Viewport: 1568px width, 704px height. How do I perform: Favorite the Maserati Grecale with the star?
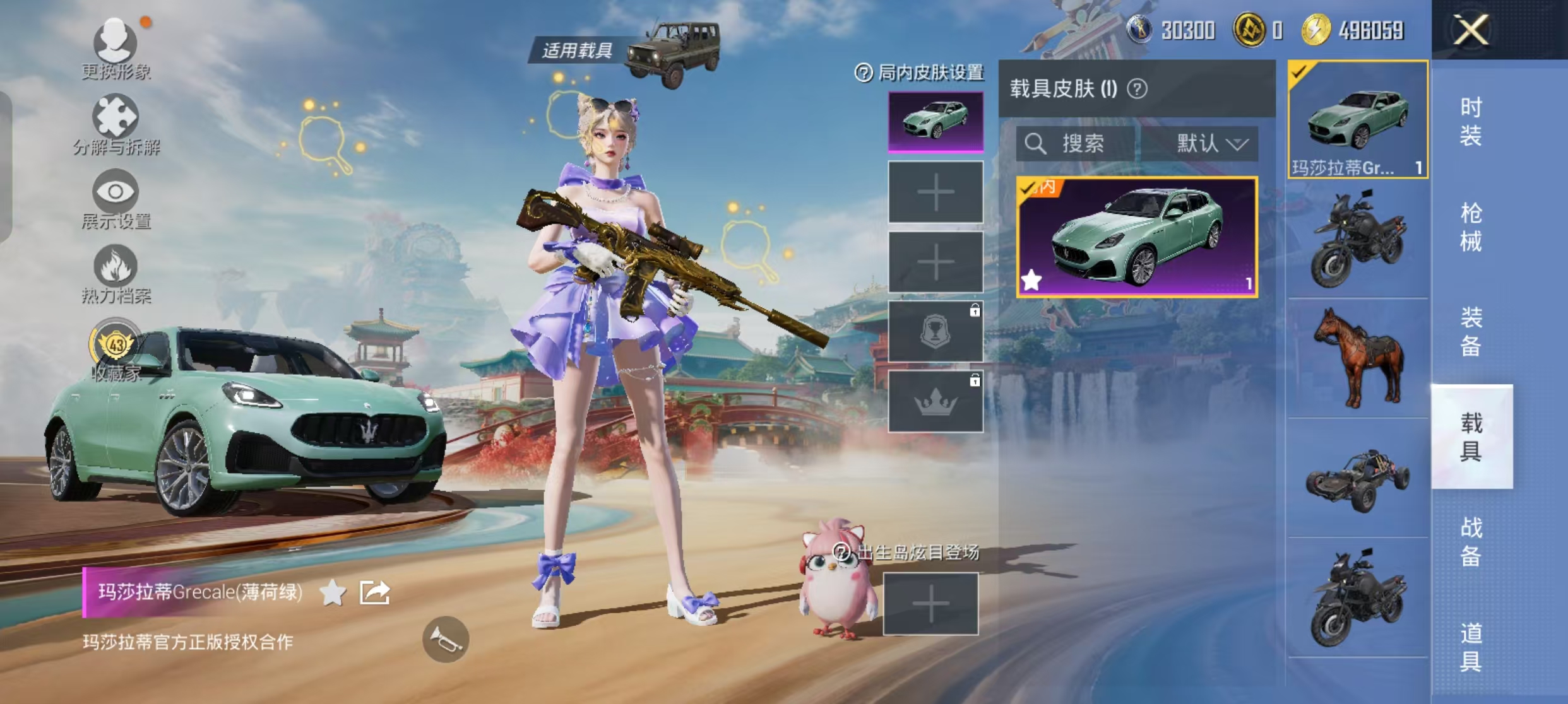tap(333, 592)
